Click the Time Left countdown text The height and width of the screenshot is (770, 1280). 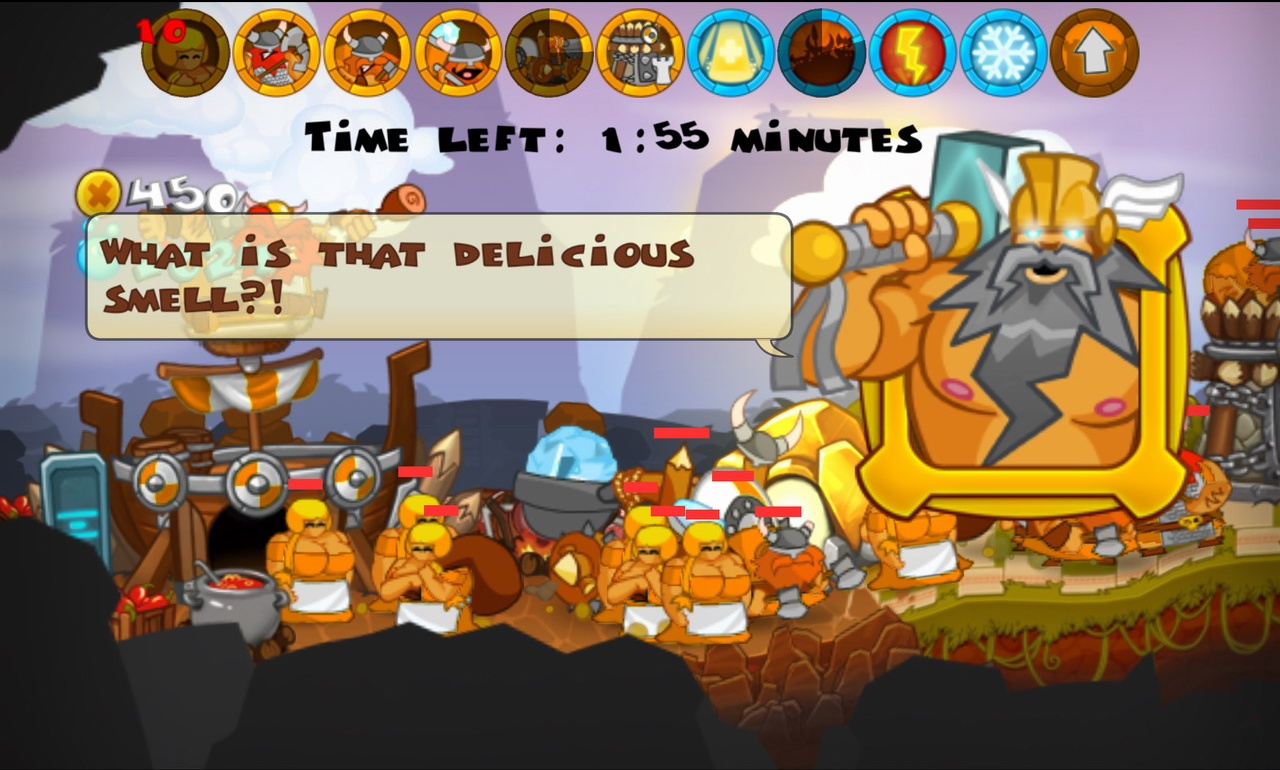pyautogui.click(x=615, y=138)
